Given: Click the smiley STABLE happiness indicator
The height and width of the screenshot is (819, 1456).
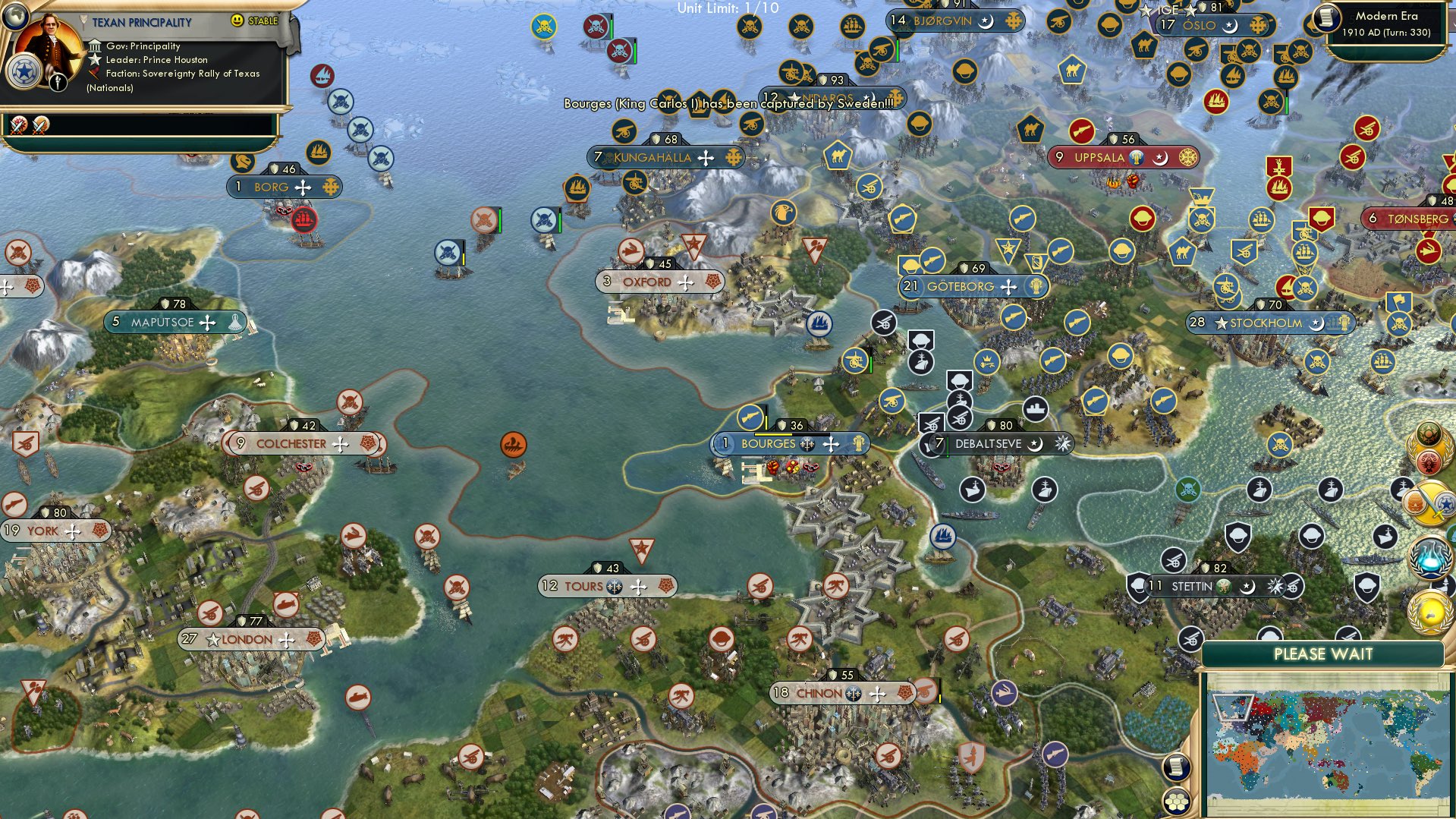Looking at the screenshot, I should pyautogui.click(x=238, y=22).
